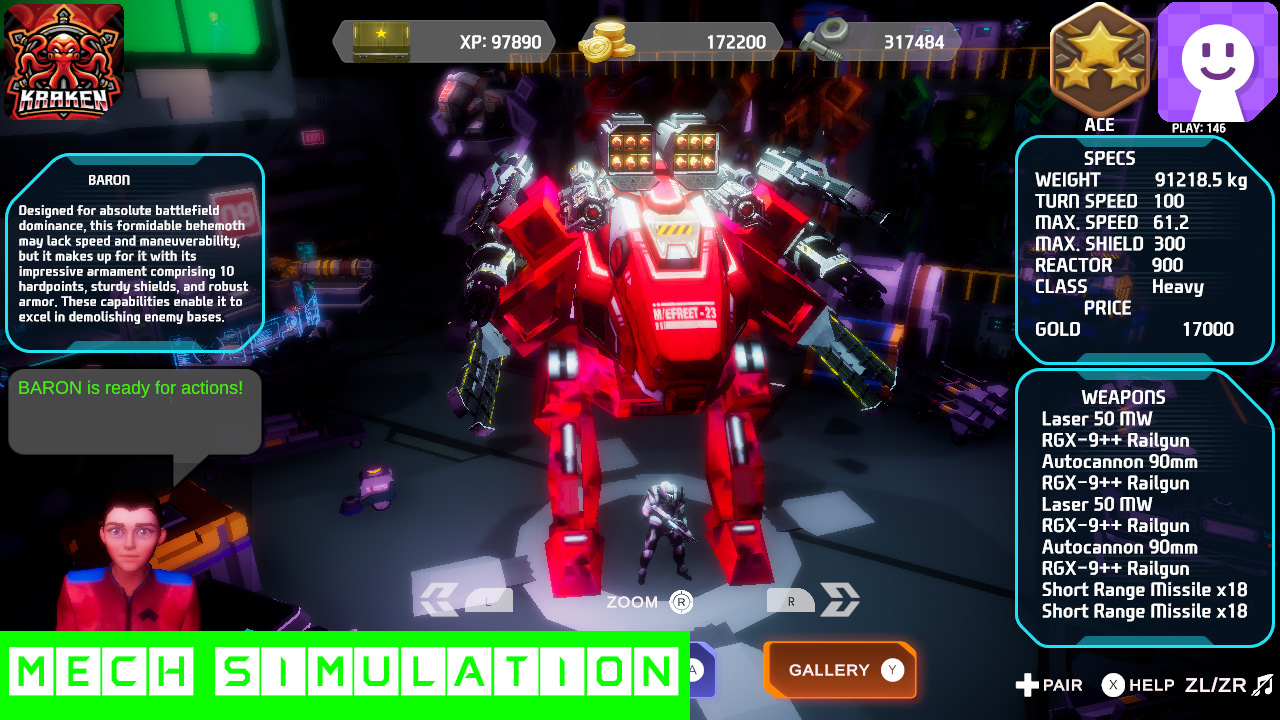
Task: Cycle to the next mech with R
Action: (x=791, y=599)
